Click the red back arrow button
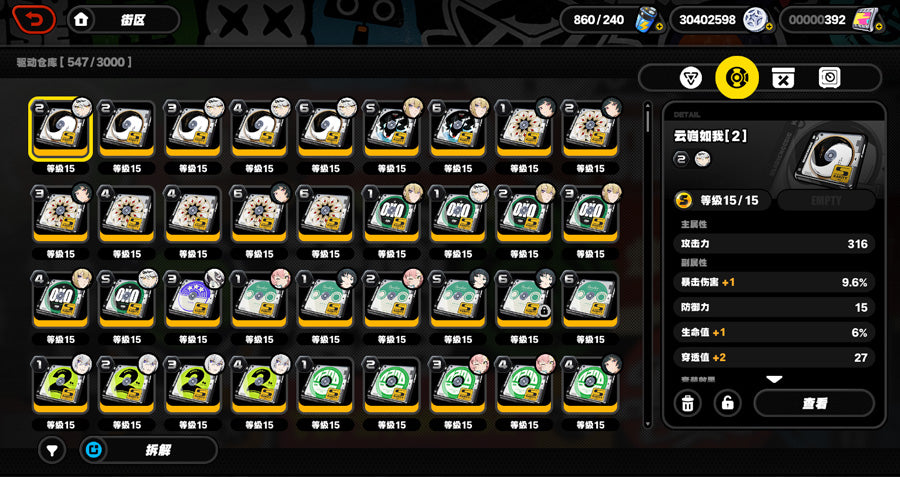Image resolution: width=900 pixels, height=477 pixels. [x=34, y=19]
